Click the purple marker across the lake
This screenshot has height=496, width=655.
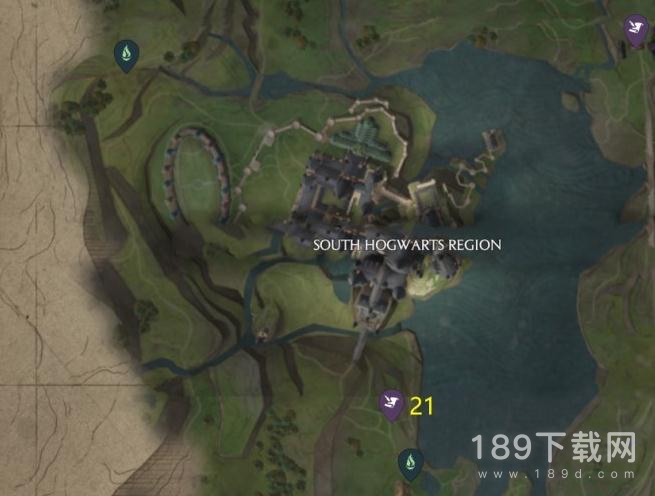click(633, 29)
